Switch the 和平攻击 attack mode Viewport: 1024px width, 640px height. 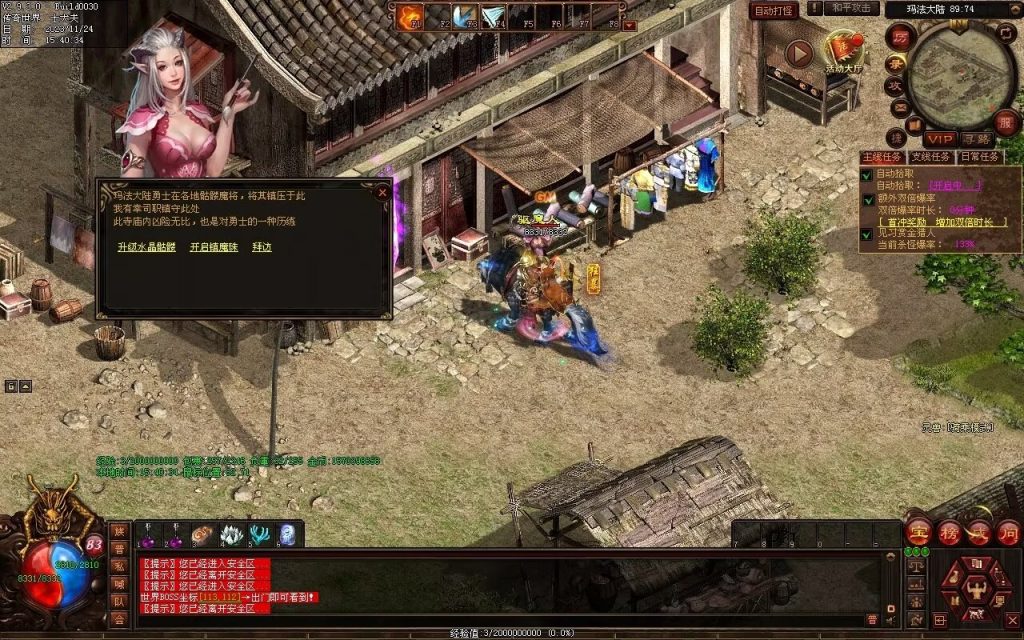851,8
